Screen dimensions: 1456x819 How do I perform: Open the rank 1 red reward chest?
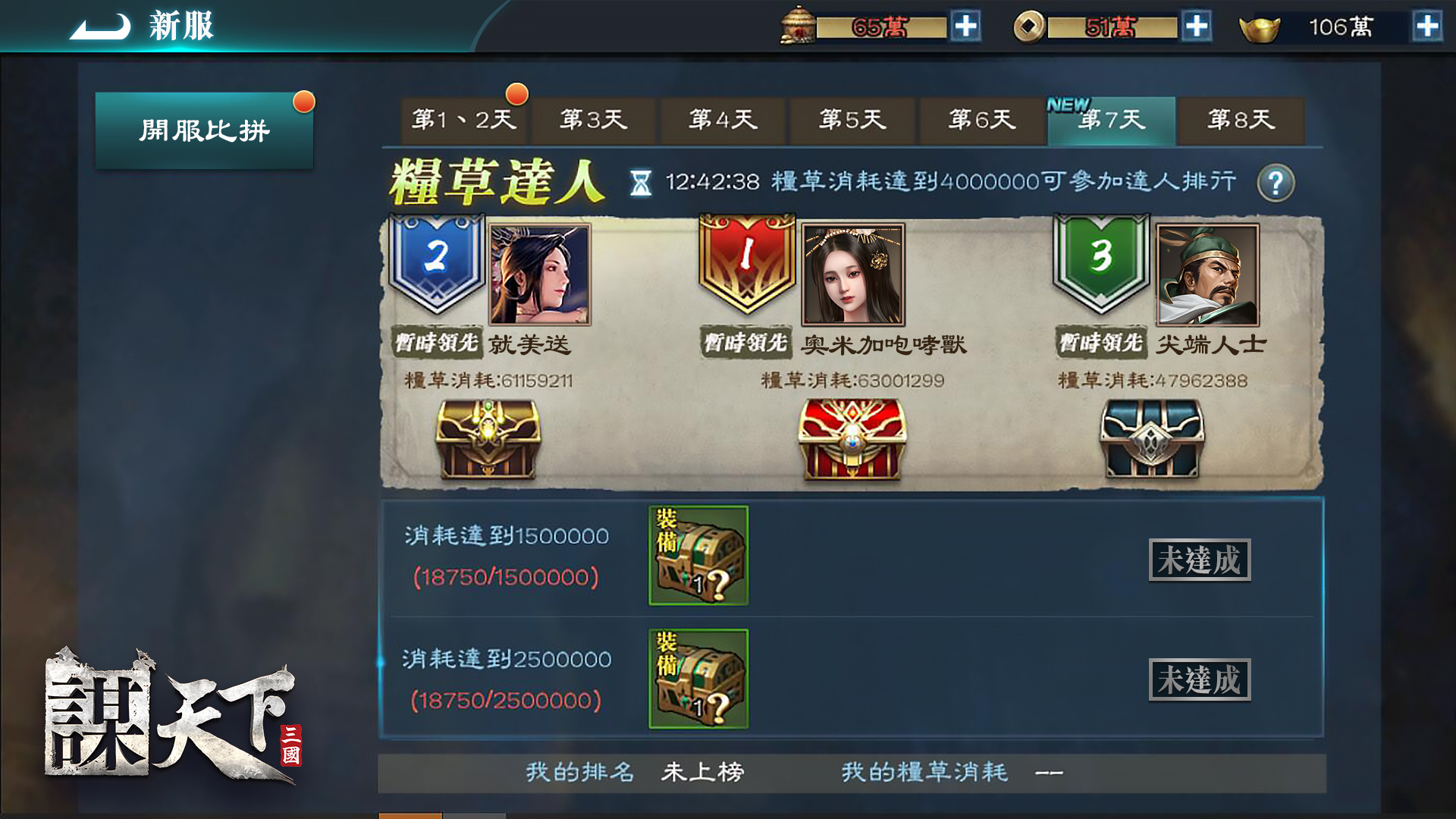tap(851, 442)
